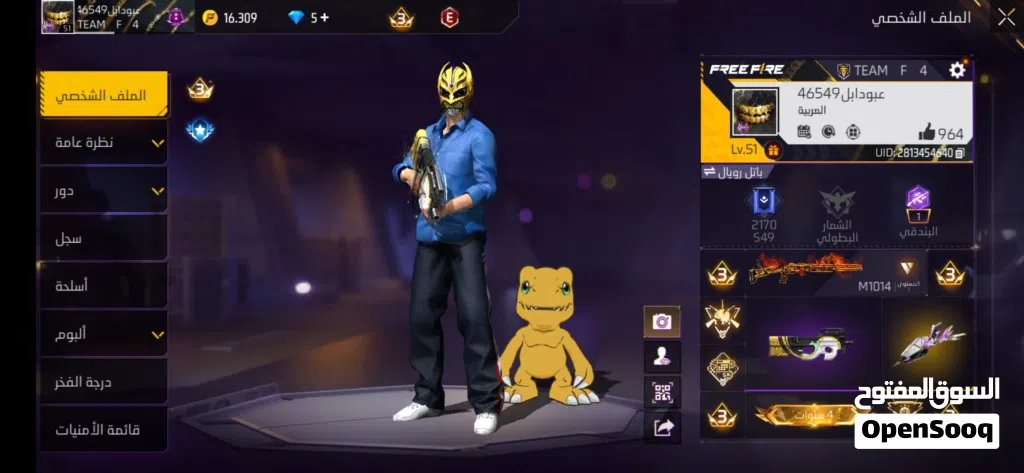
Task: Open the درجة الفخر tab
Action: [102, 381]
